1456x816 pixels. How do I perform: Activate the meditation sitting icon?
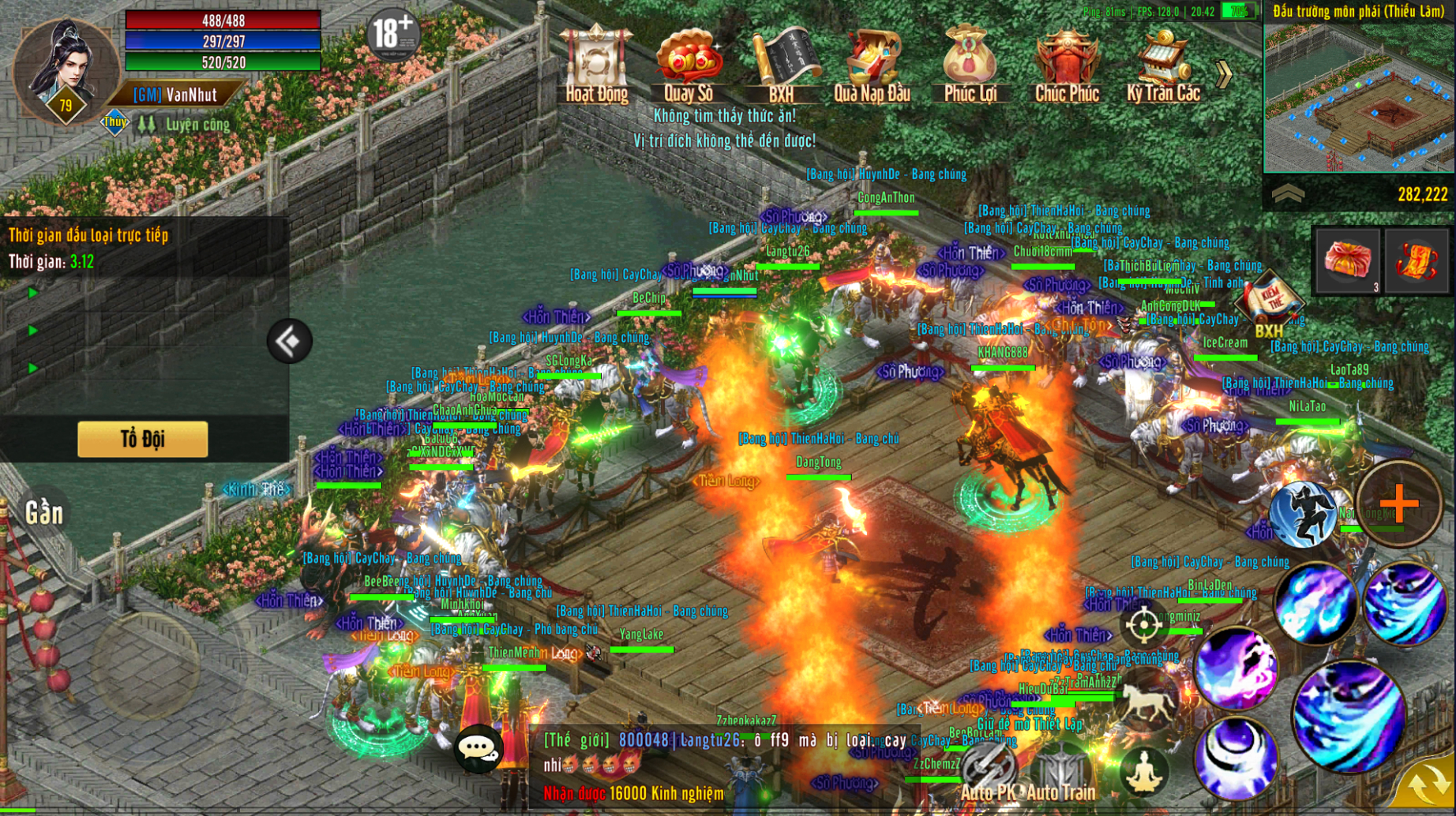pos(1143,771)
